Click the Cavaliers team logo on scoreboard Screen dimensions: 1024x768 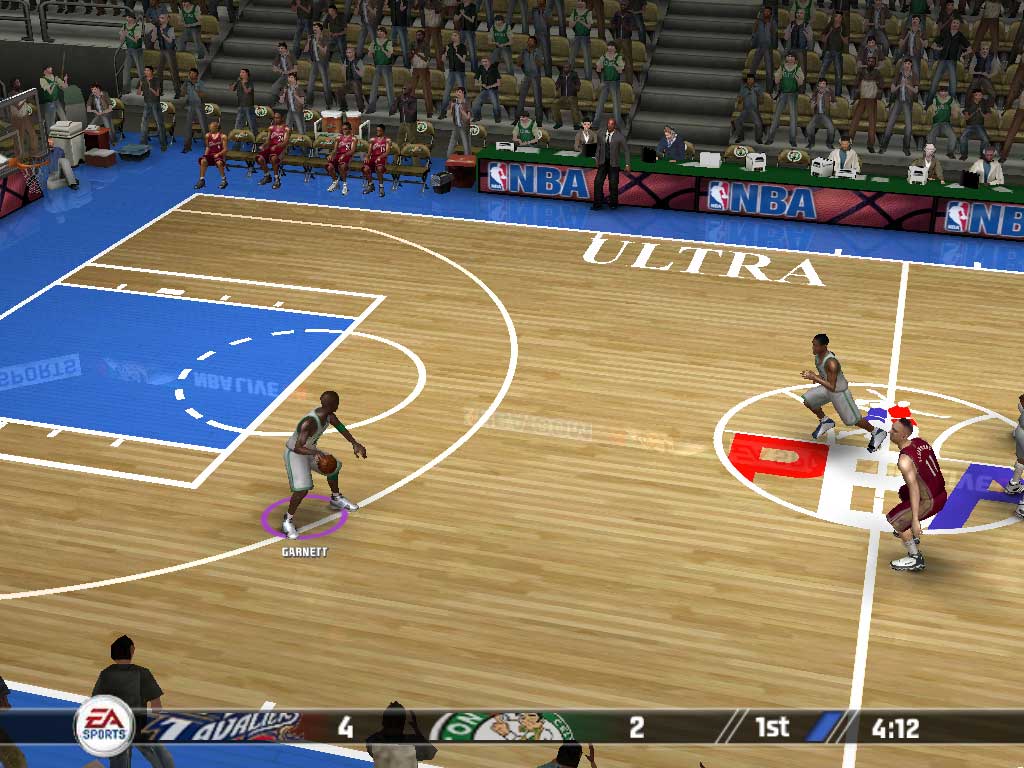tap(227, 726)
